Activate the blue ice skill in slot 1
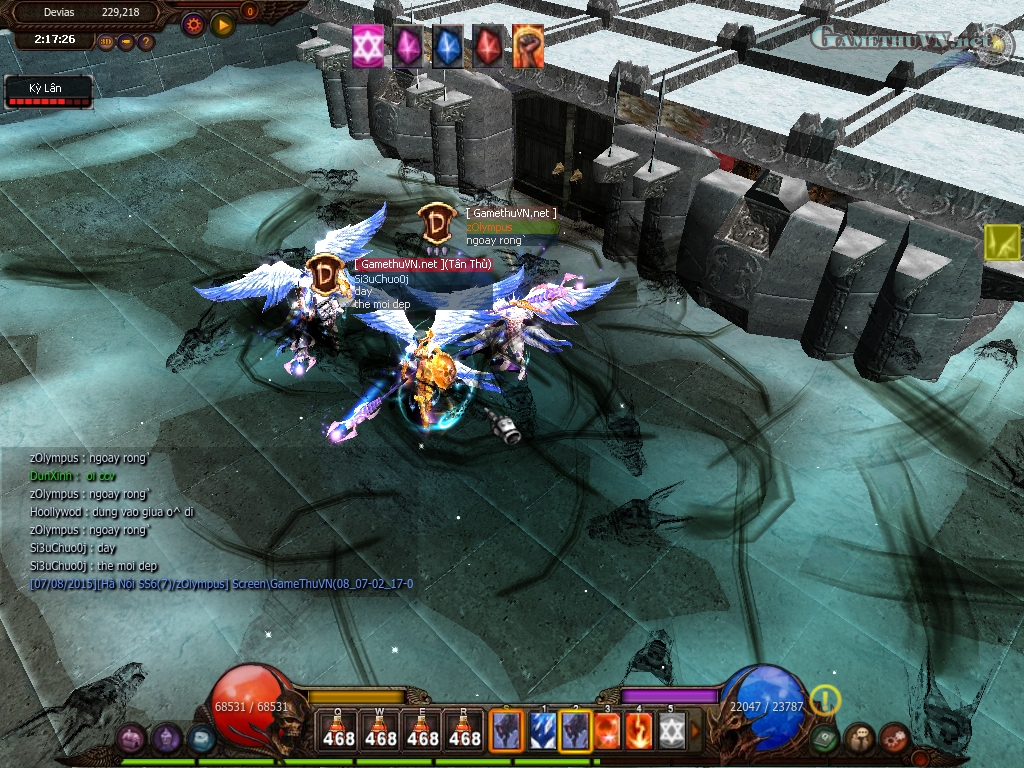 pyautogui.click(x=543, y=730)
